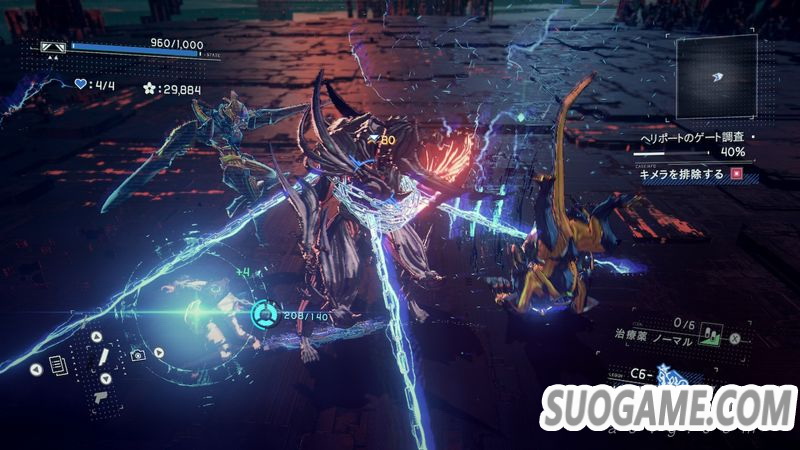Open the minimap in the corner
Viewport: 800px width, 450px height.
[x=717, y=78]
